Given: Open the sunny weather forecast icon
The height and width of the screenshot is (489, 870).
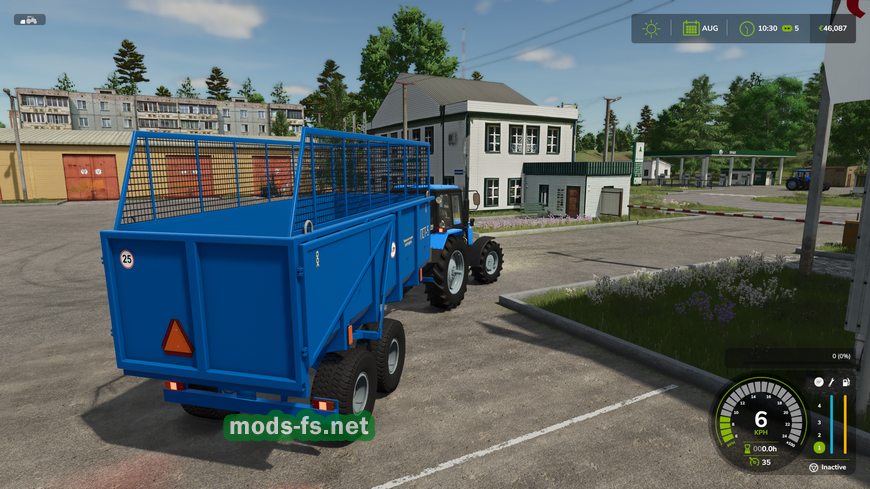Looking at the screenshot, I should (651, 28).
